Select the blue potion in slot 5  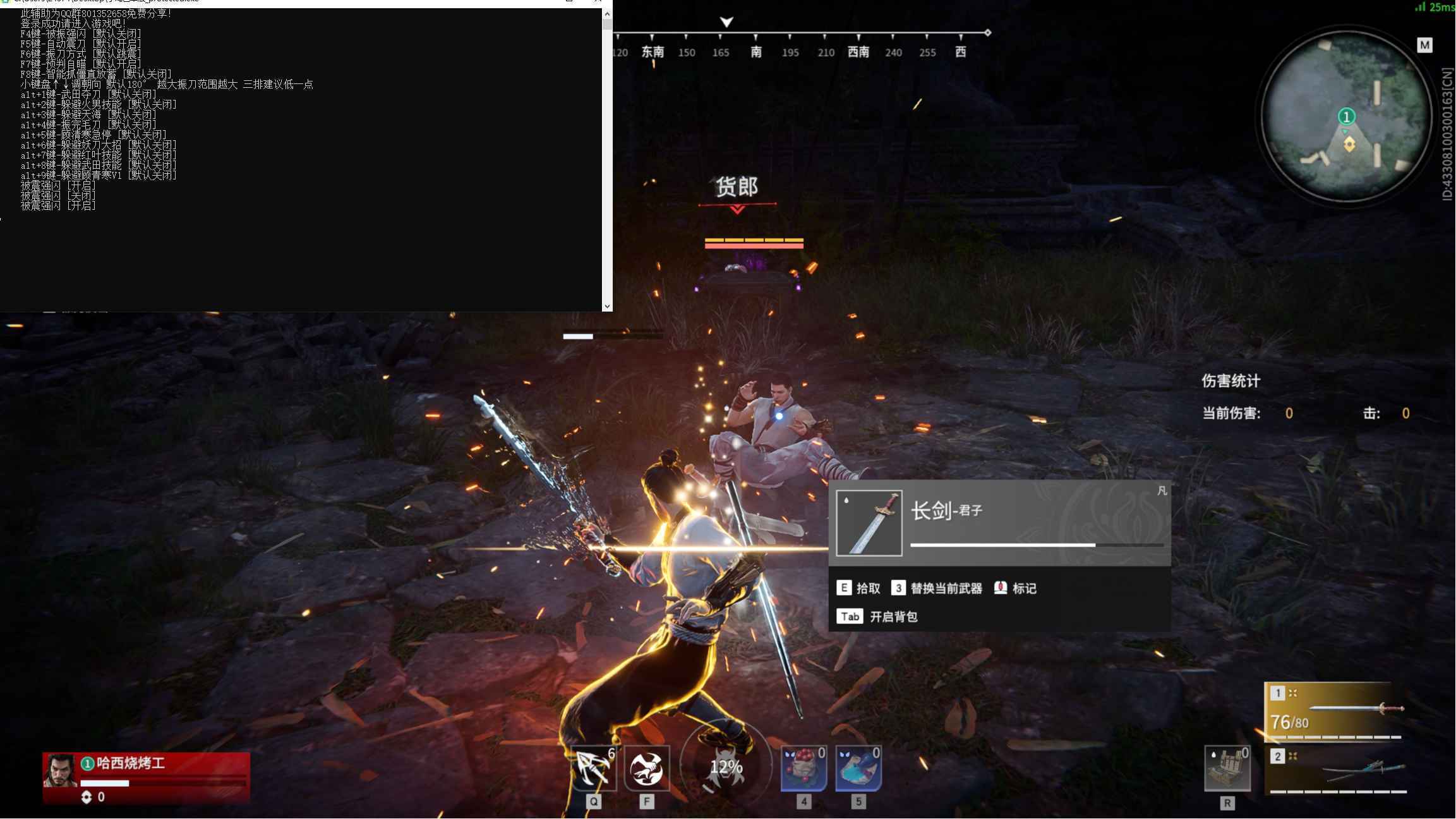tap(858, 768)
